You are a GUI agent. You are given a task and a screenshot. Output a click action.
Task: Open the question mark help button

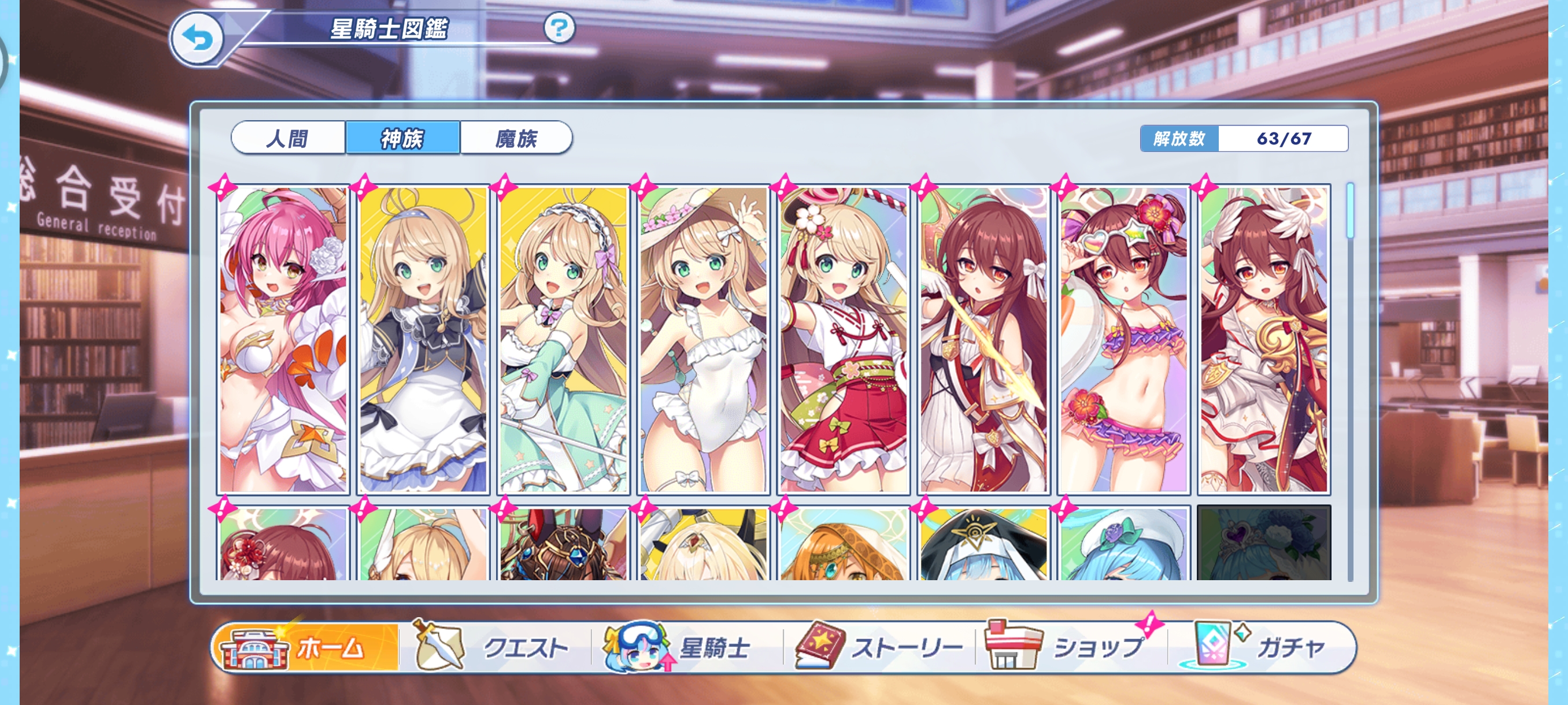click(558, 28)
